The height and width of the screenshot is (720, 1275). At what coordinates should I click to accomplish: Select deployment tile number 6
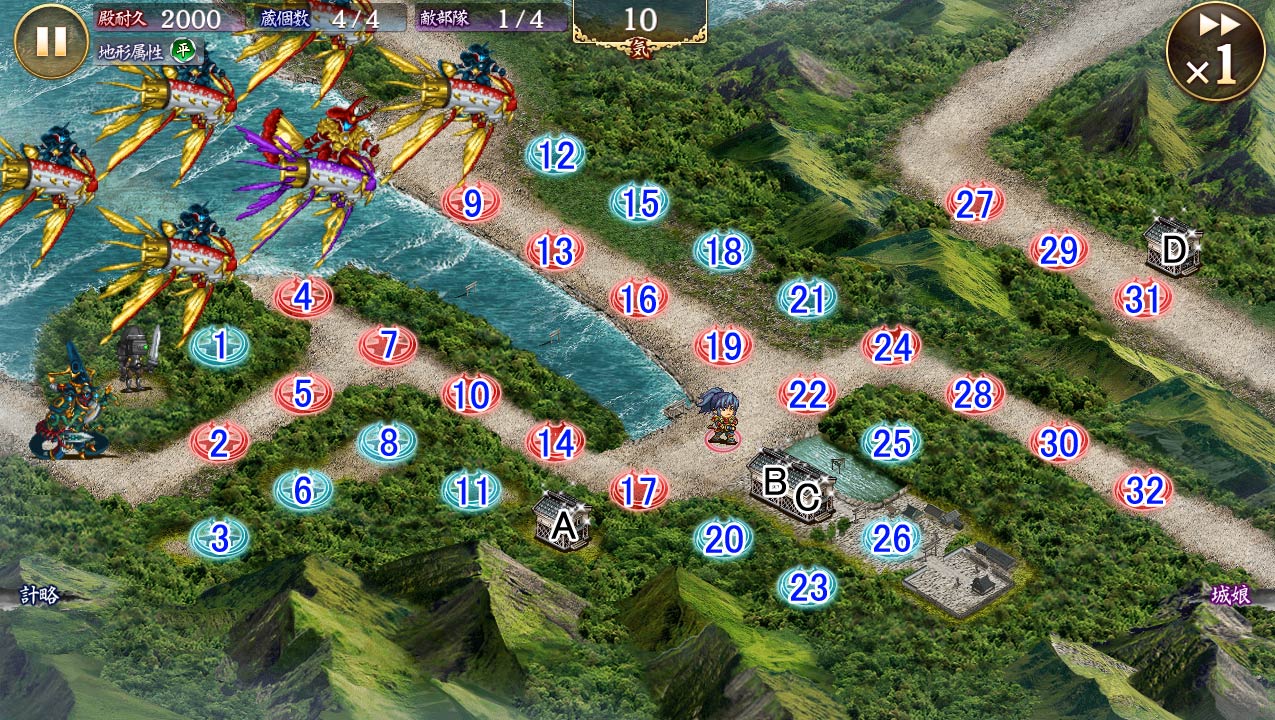[303, 490]
